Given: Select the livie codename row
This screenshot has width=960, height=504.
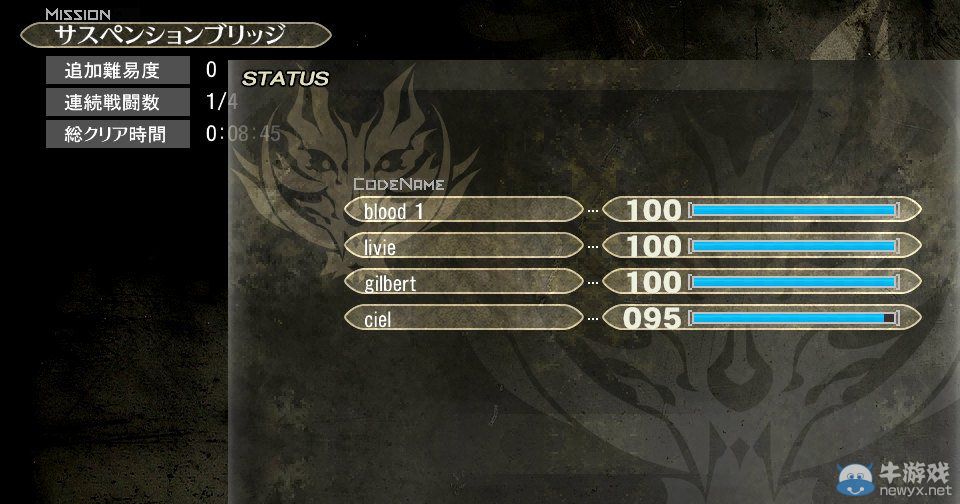Looking at the screenshot, I should pos(463,246).
